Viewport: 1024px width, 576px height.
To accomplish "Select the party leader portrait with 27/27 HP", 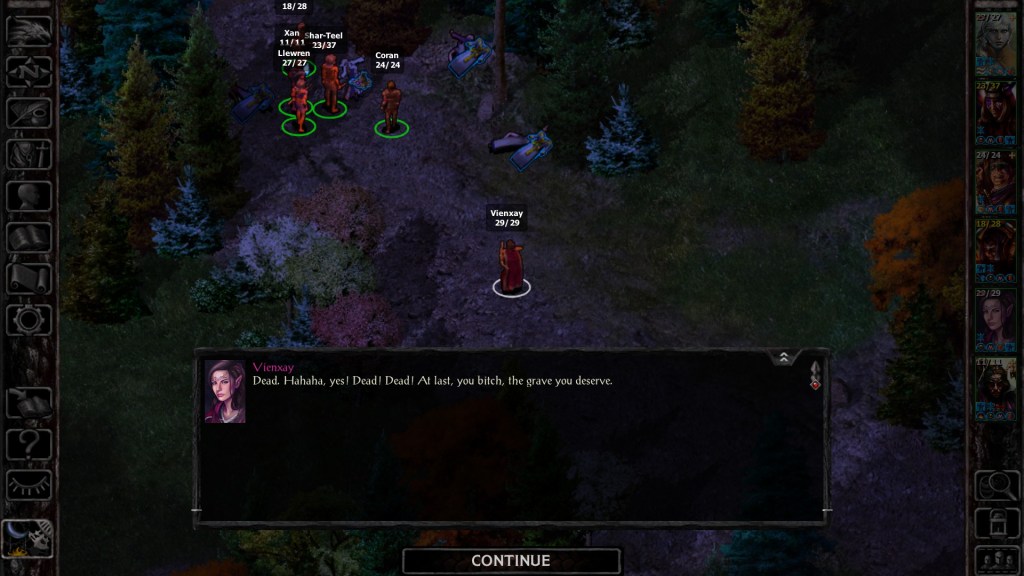I will [x=995, y=44].
